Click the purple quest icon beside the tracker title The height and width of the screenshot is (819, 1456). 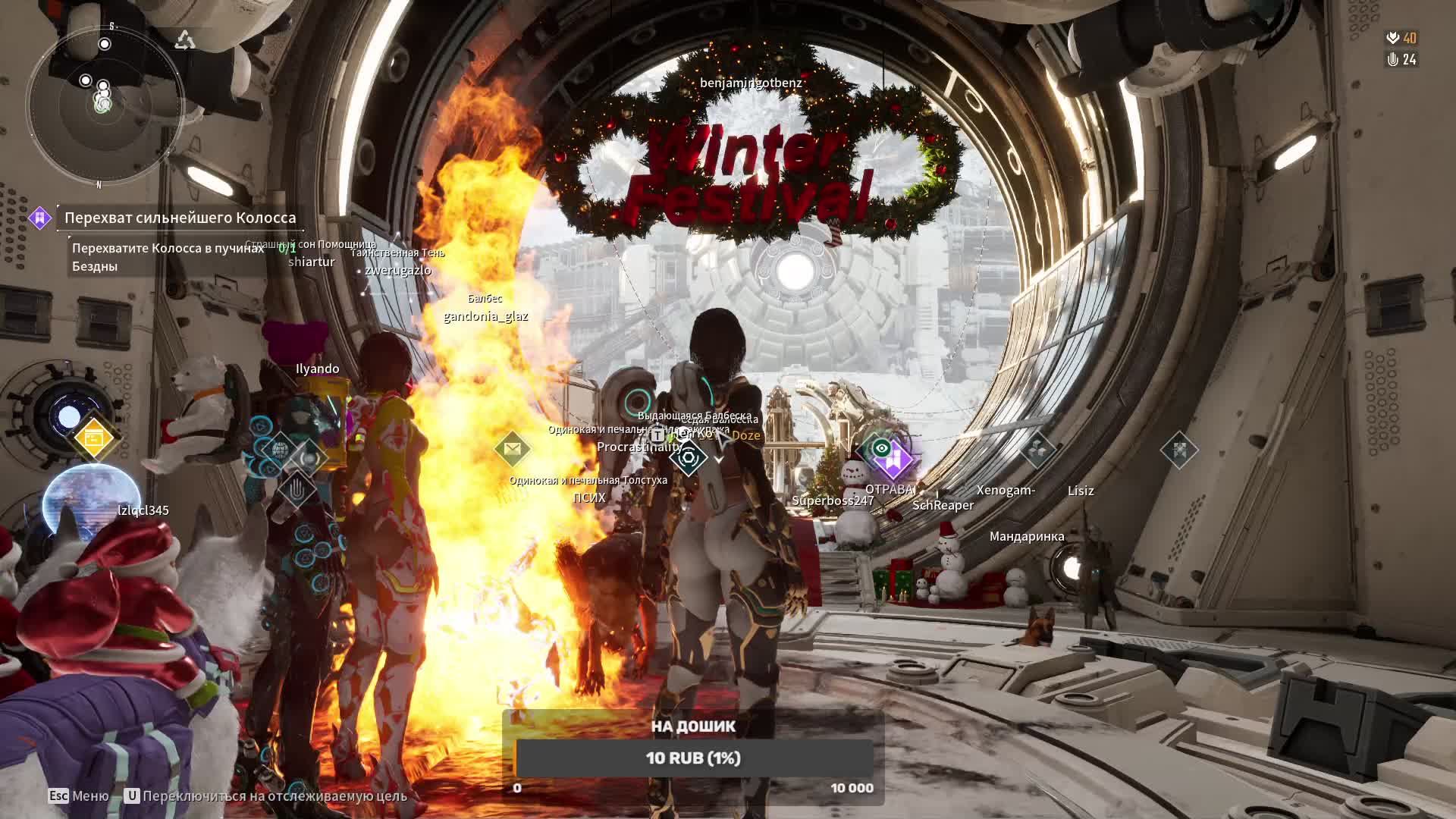(39, 218)
